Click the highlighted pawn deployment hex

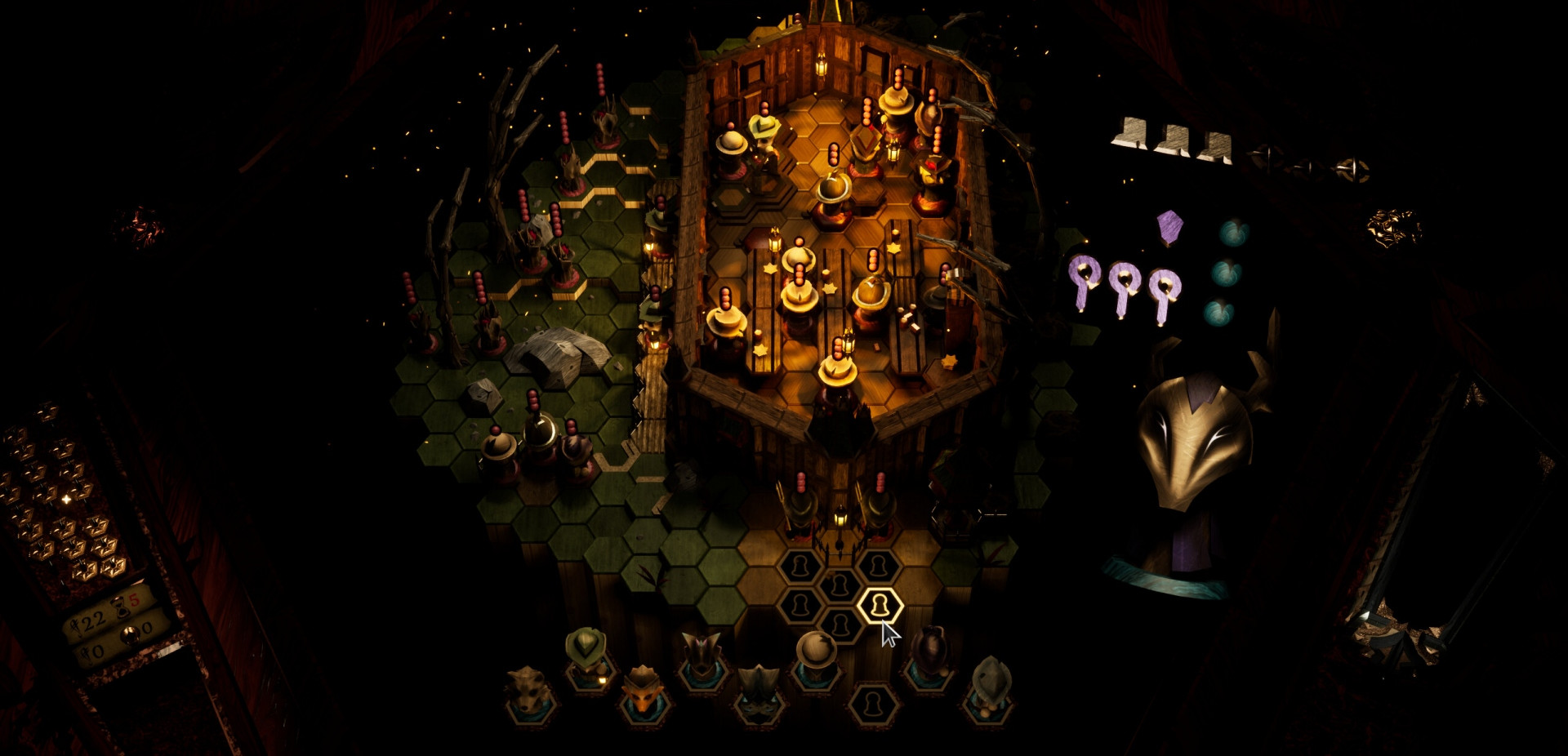click(x=880, y=605)
